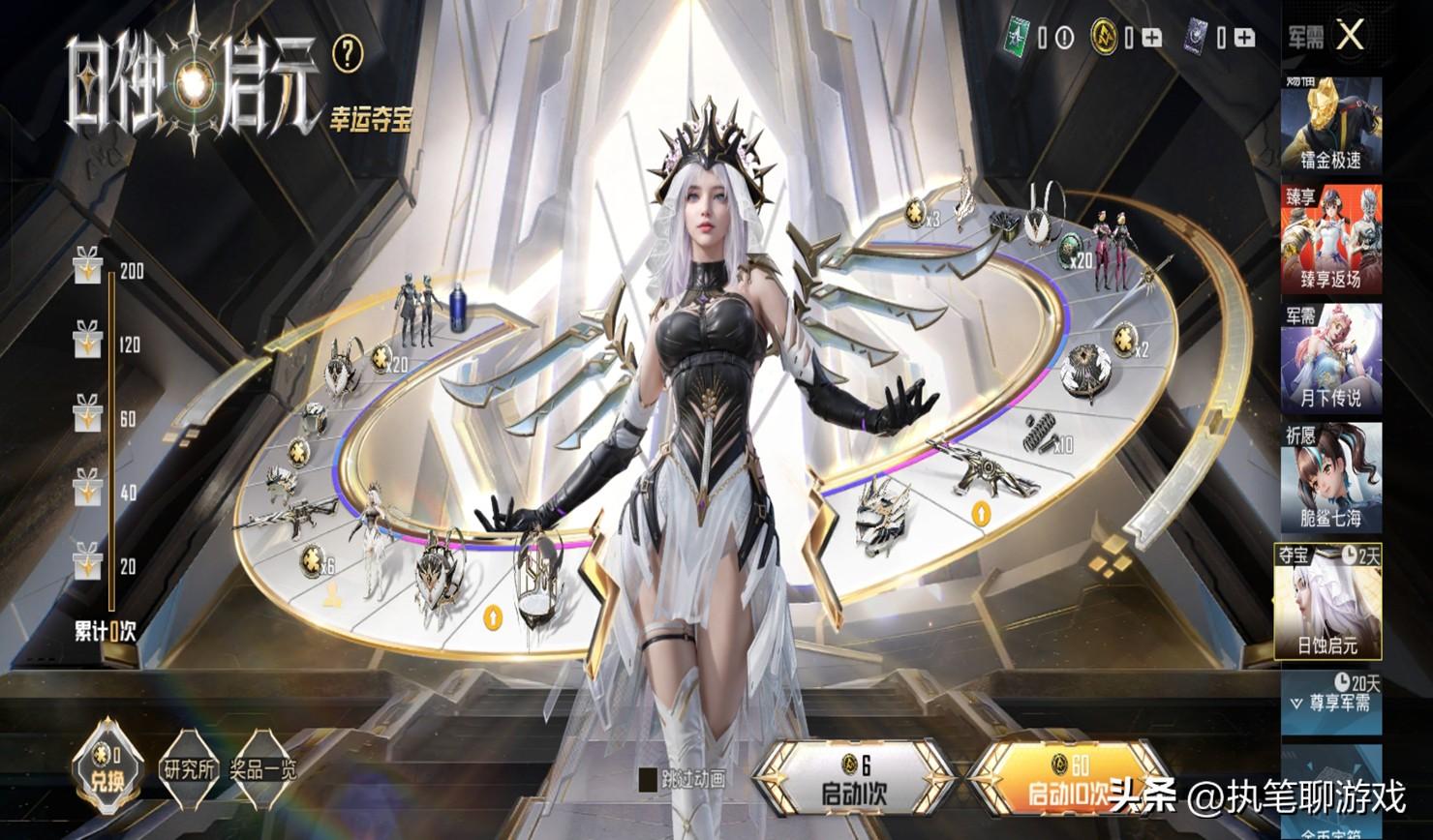Toggle the 跳过动画 skip animation checkbox
This screenshot has height=840, width=1433.
click(648, 778)
